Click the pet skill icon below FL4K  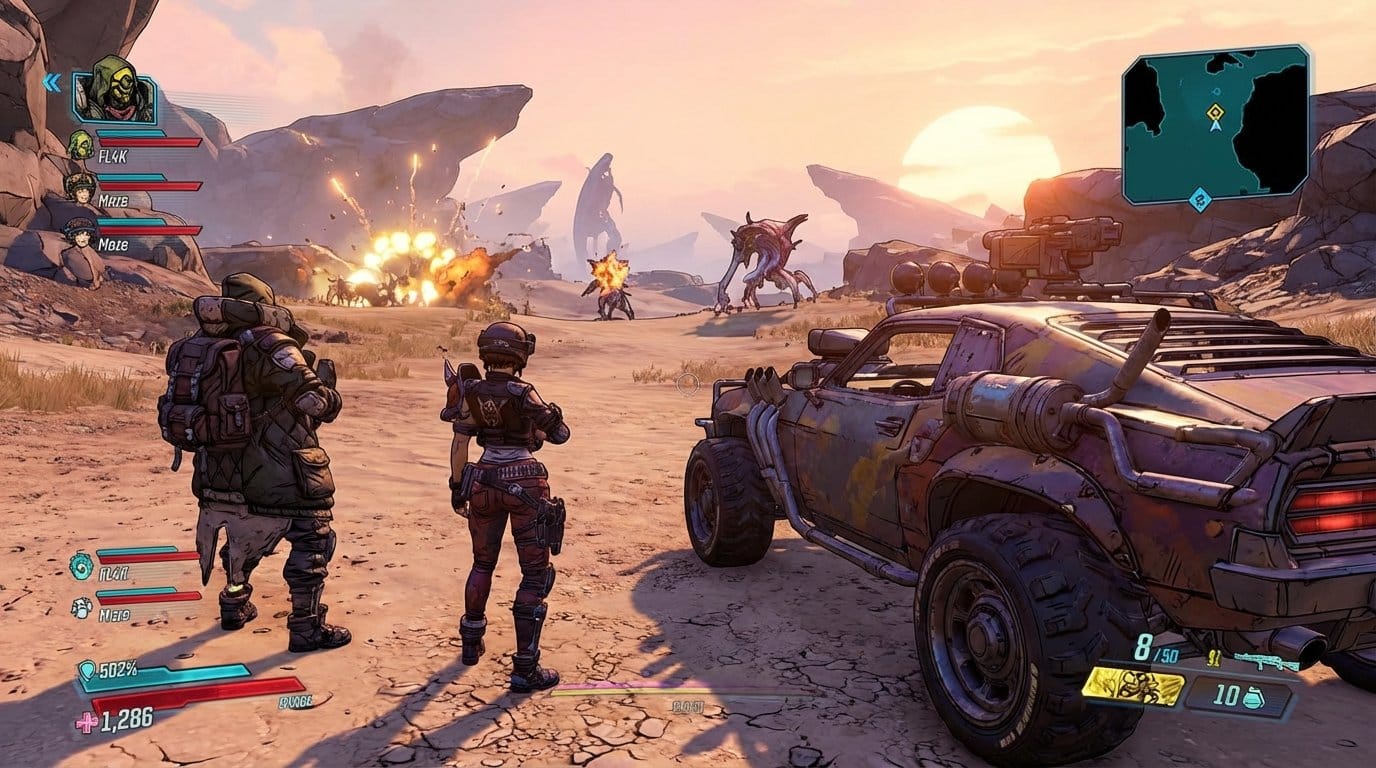(81, 608)
